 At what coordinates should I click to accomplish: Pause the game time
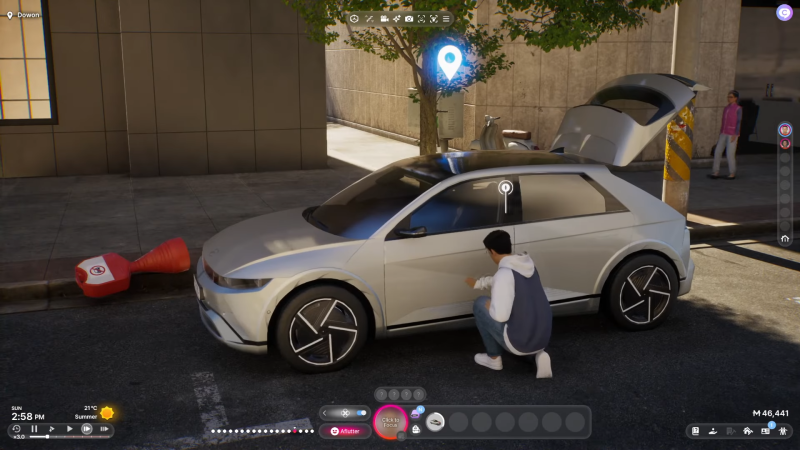click(34, 429)
